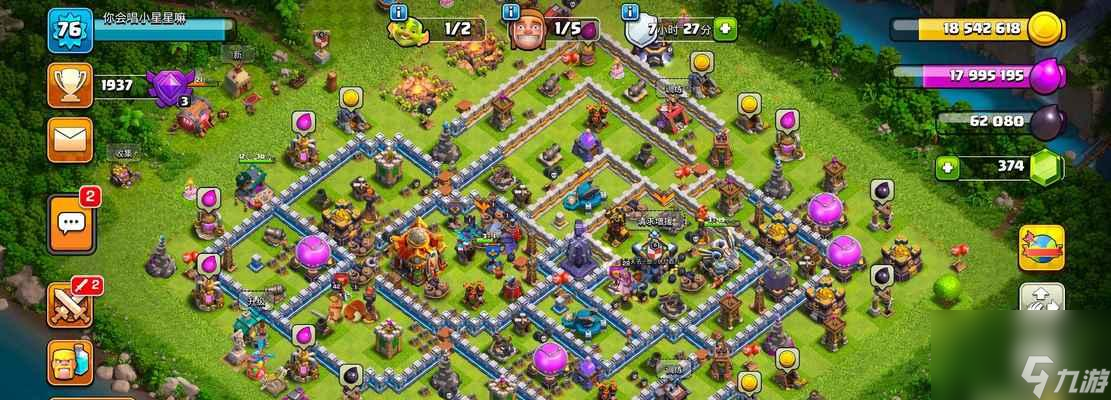This screenshot has width=1111, height=400.
Task: Add shield time with the green plus
Action: (x=725, y=29)
